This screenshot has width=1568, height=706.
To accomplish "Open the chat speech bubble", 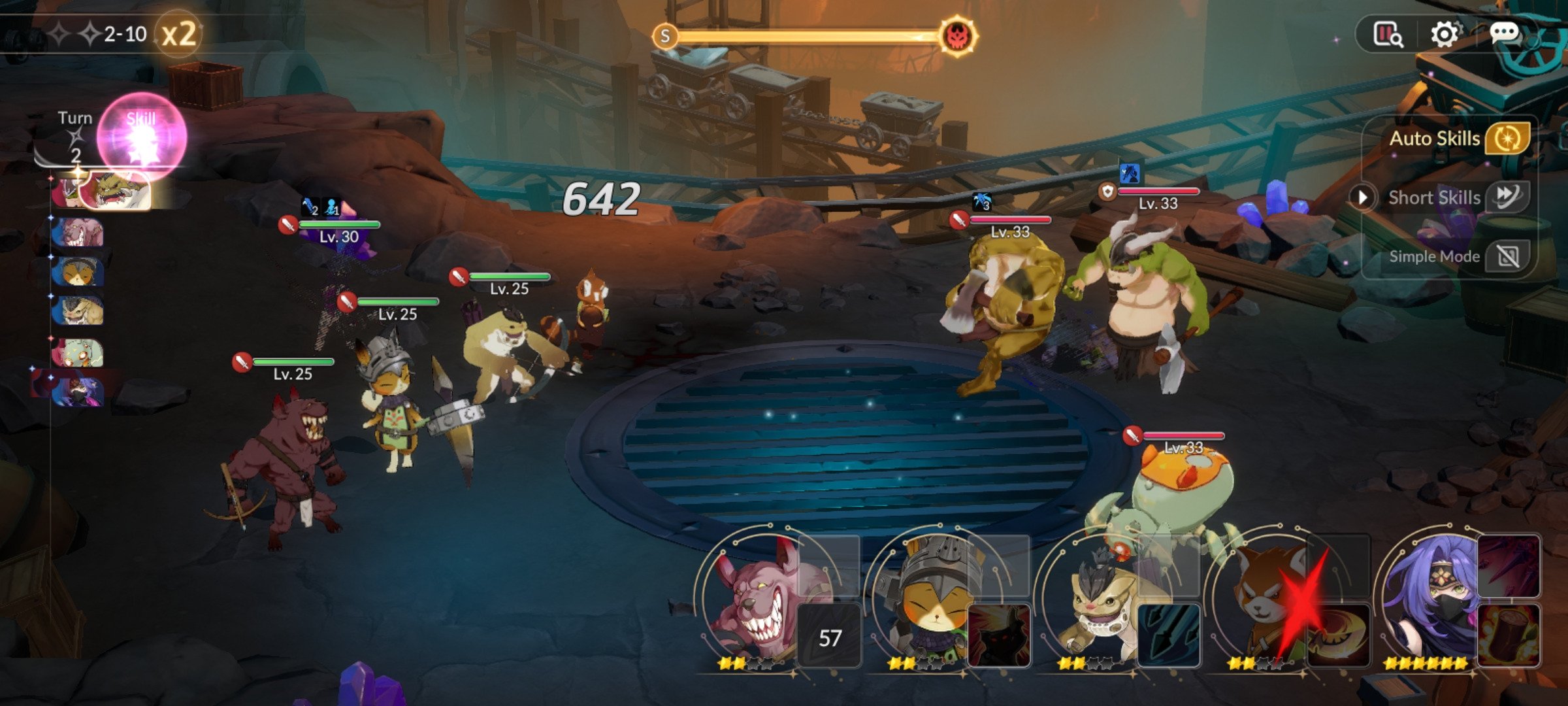I will pos(1504,34).
